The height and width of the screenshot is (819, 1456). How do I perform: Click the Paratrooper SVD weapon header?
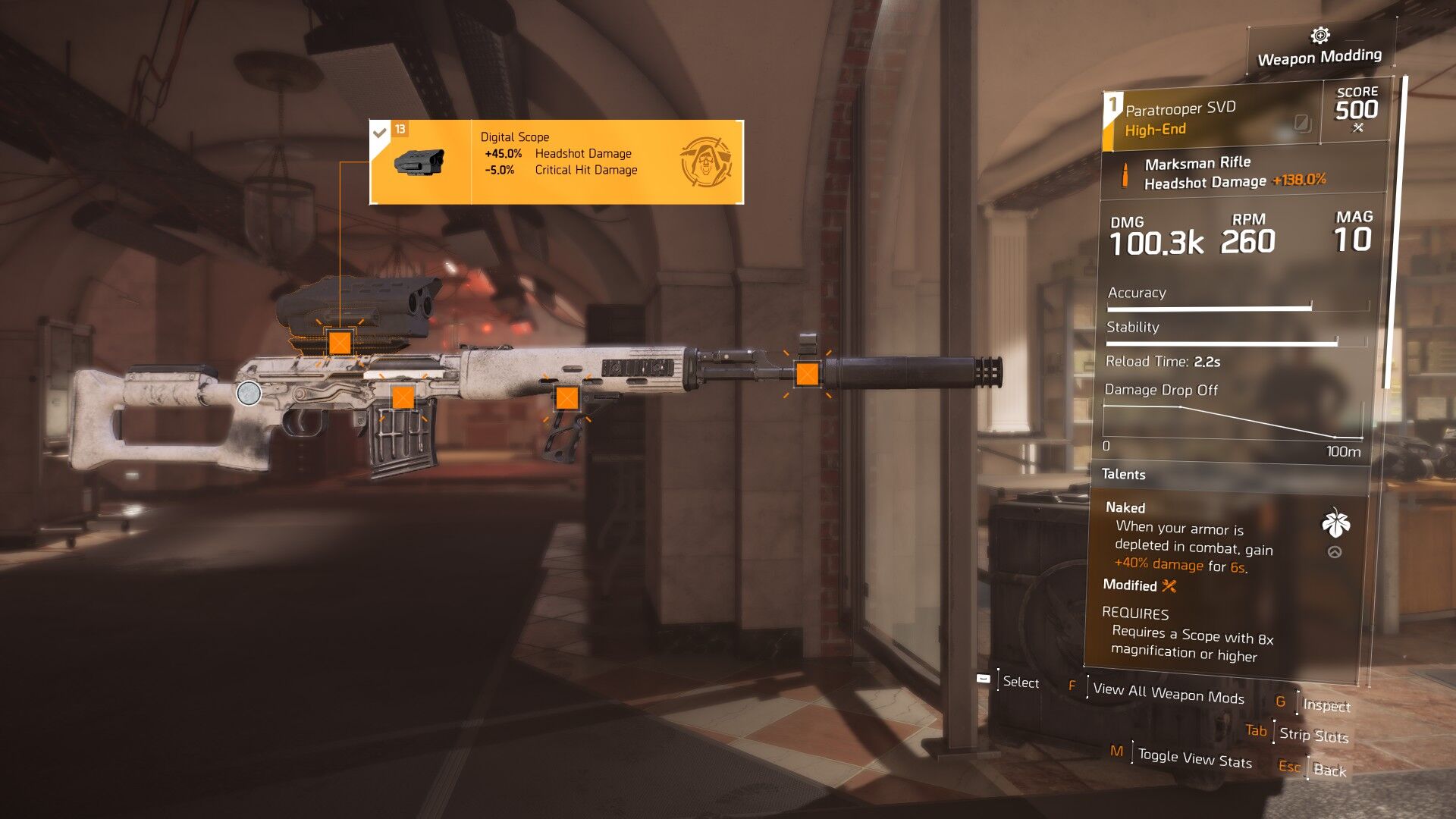coord(1210,118)
